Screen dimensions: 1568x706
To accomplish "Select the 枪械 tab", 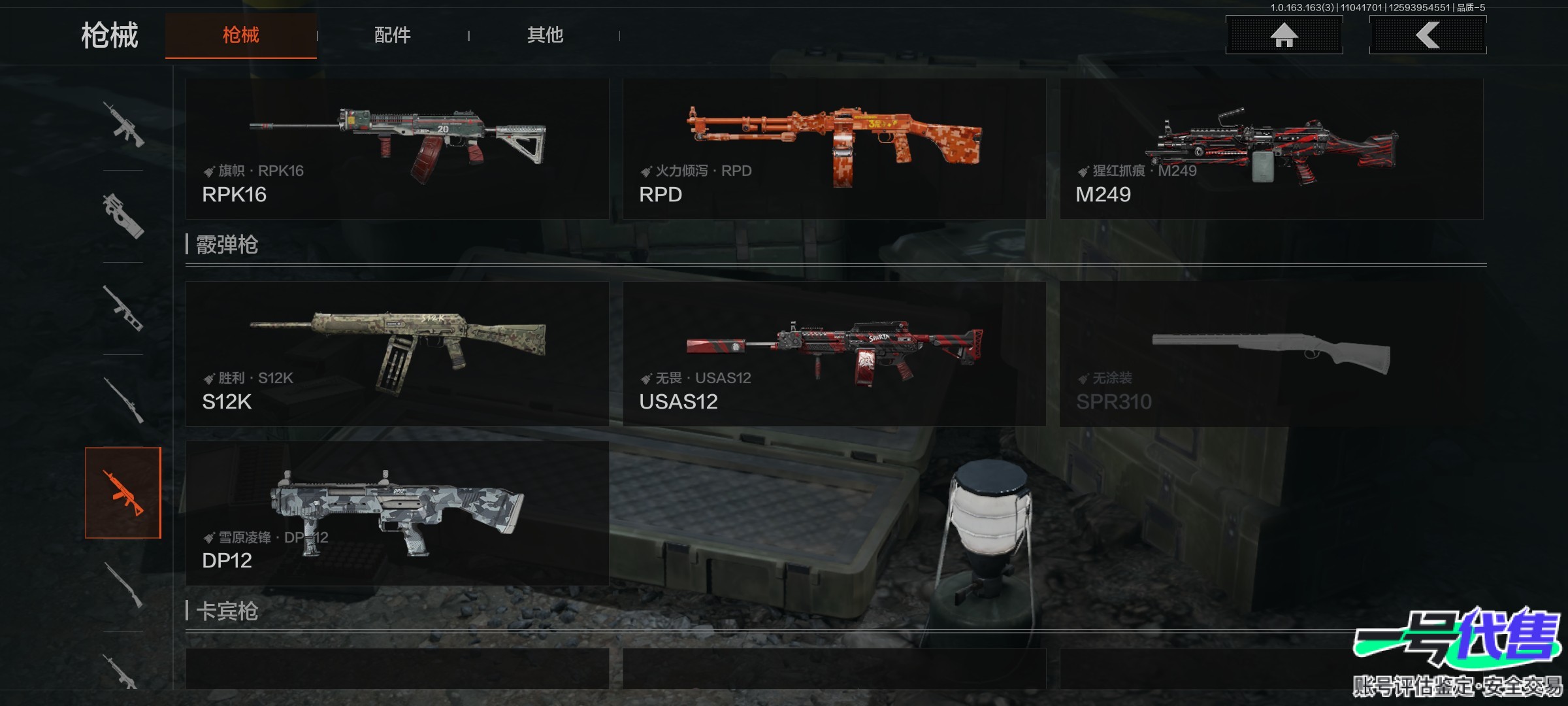I will click(240, 35).
